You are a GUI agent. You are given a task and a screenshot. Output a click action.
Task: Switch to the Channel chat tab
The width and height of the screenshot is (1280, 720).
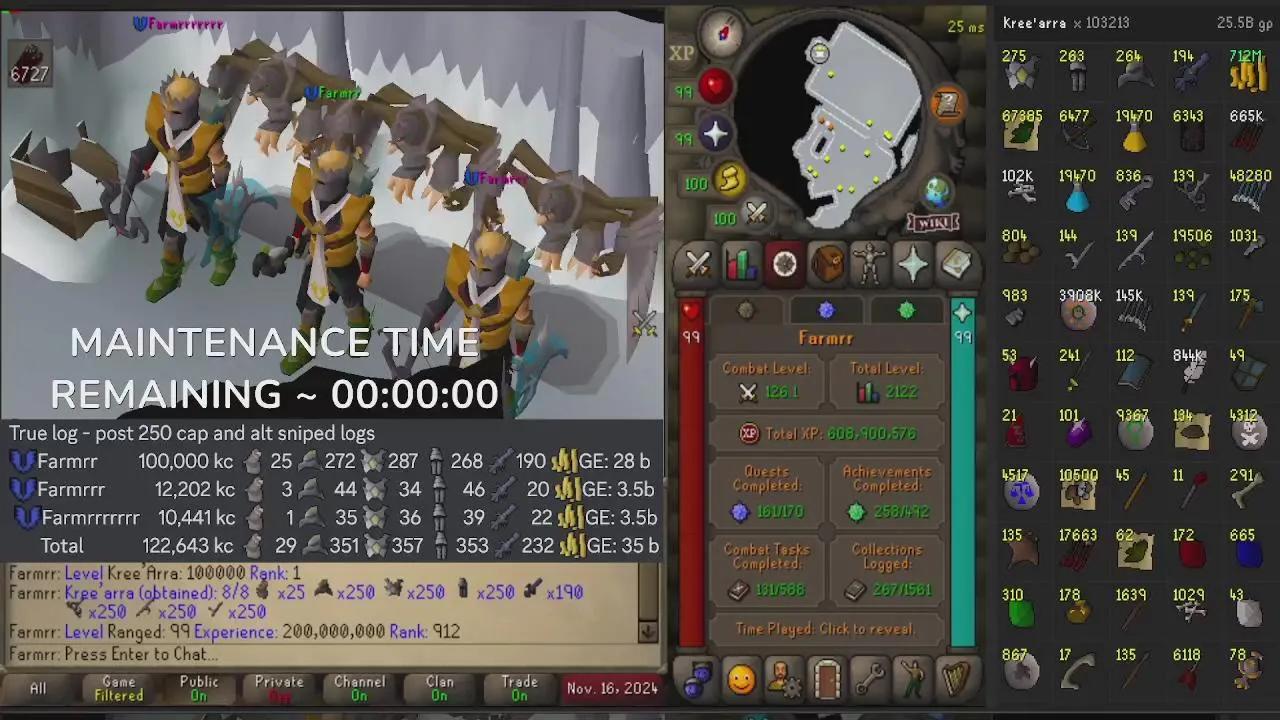coord(358,687)
